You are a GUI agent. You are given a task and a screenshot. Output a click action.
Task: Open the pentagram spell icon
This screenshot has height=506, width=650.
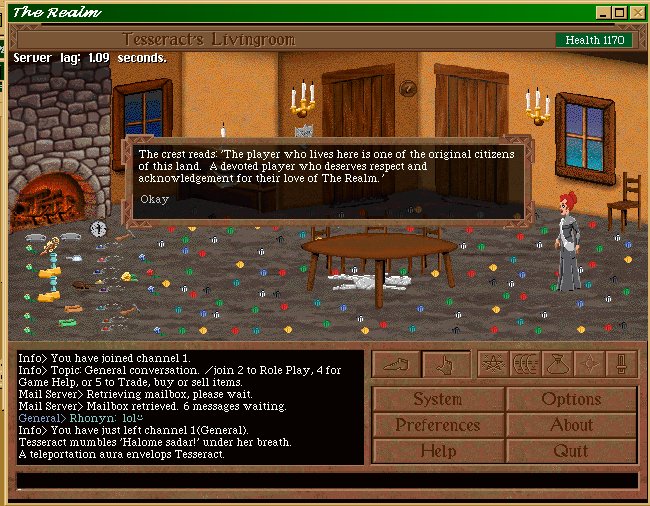click(x=491, y=364)
